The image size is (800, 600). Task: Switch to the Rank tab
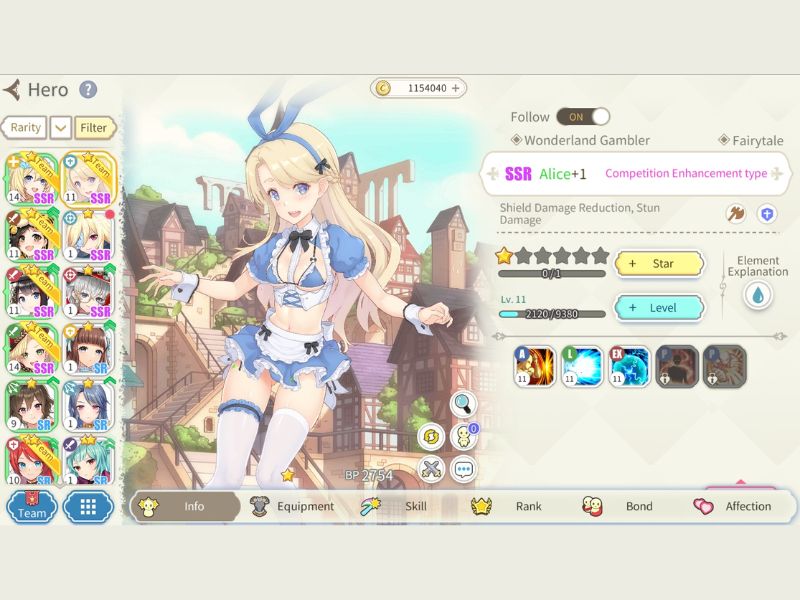(514, 506)
